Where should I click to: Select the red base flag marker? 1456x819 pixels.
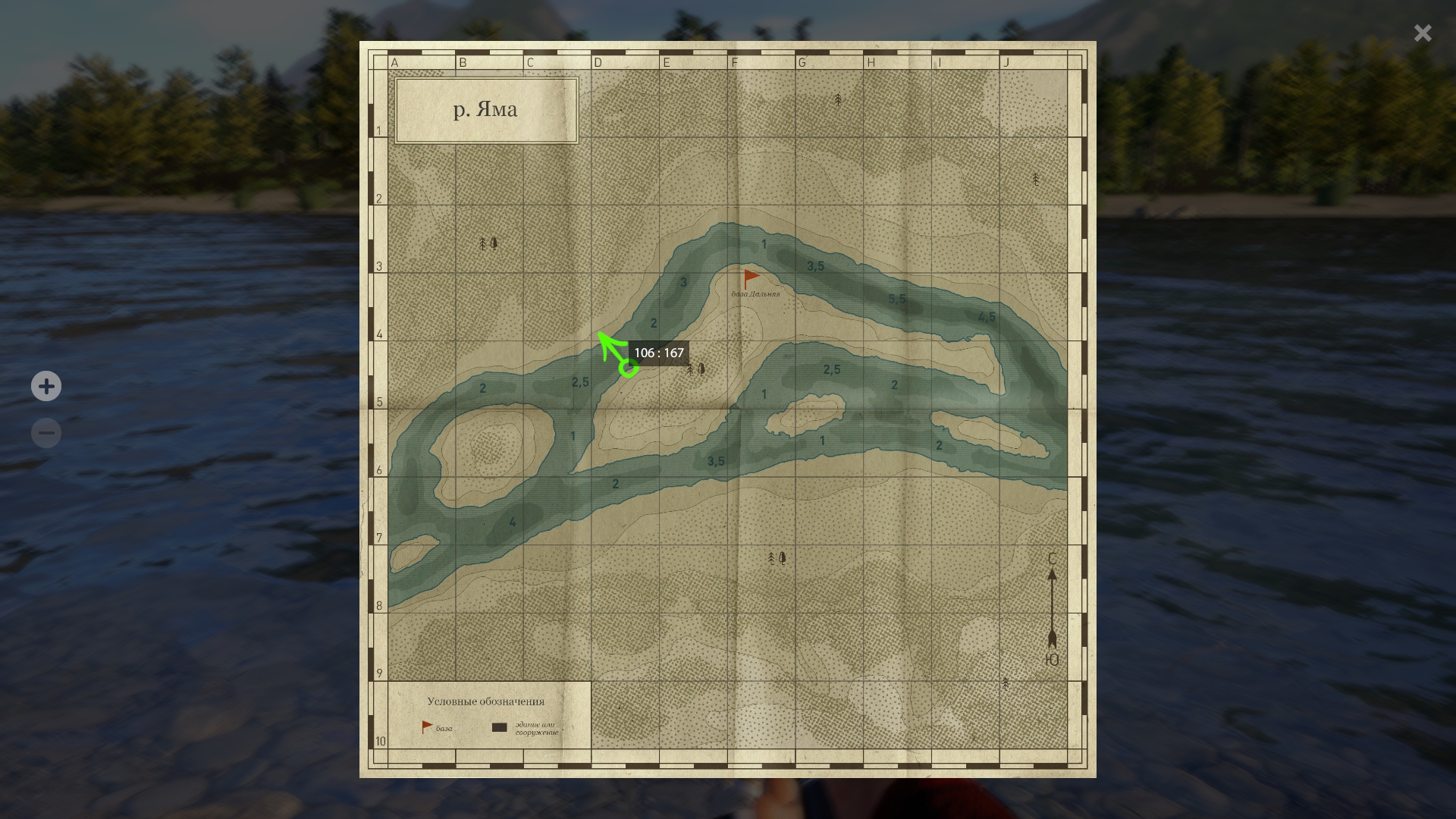(x=751, y=278)
